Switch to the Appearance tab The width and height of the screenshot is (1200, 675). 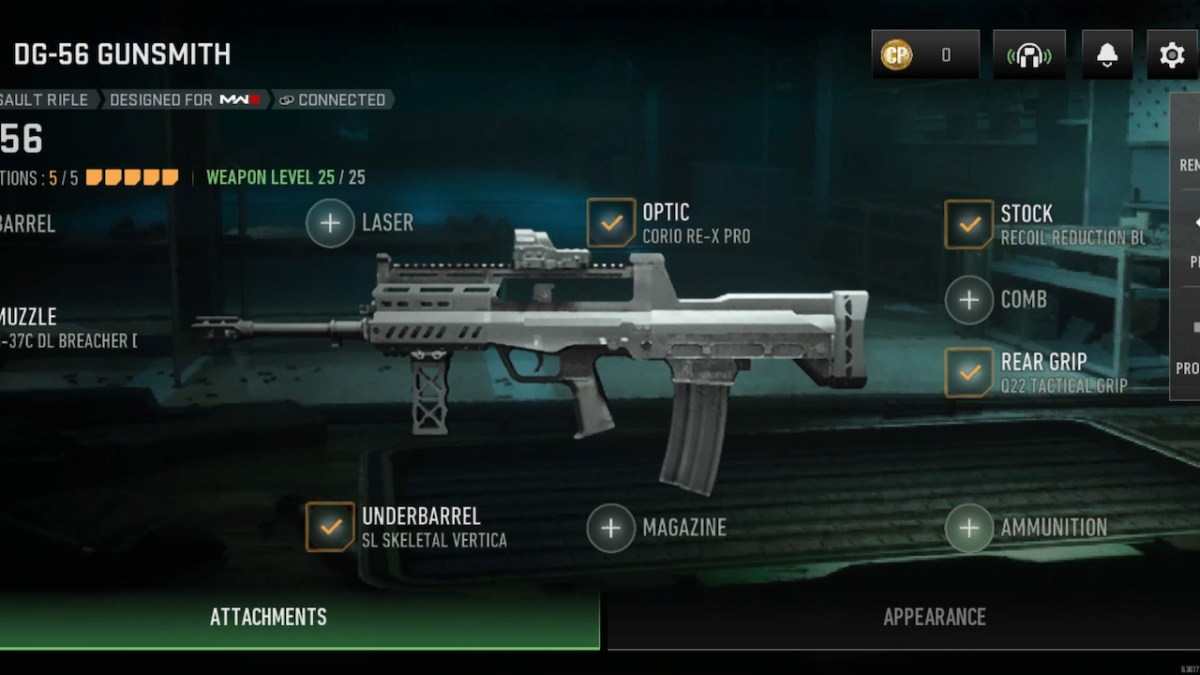click(933, 617)
